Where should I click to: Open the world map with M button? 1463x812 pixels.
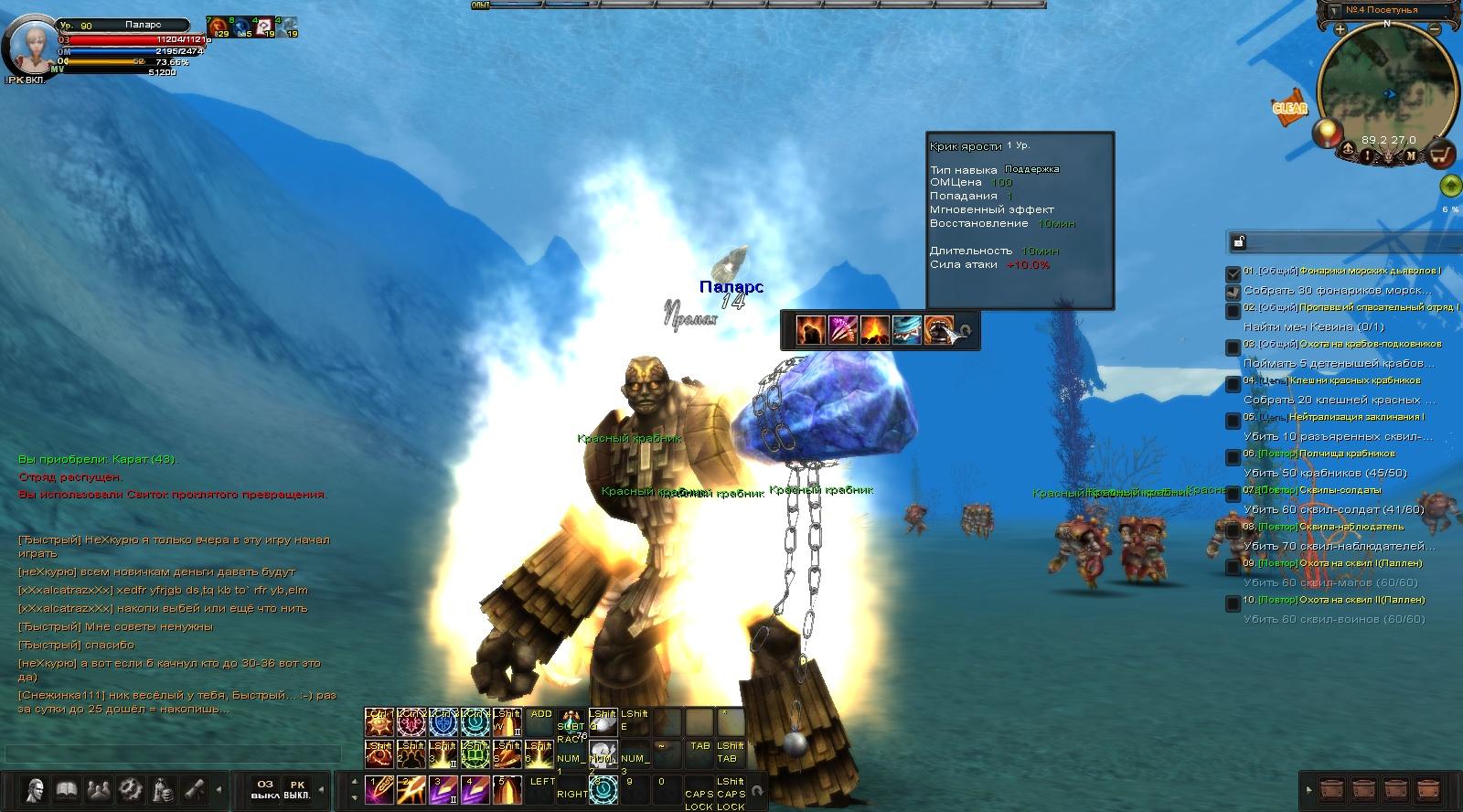click(1411, 155)
